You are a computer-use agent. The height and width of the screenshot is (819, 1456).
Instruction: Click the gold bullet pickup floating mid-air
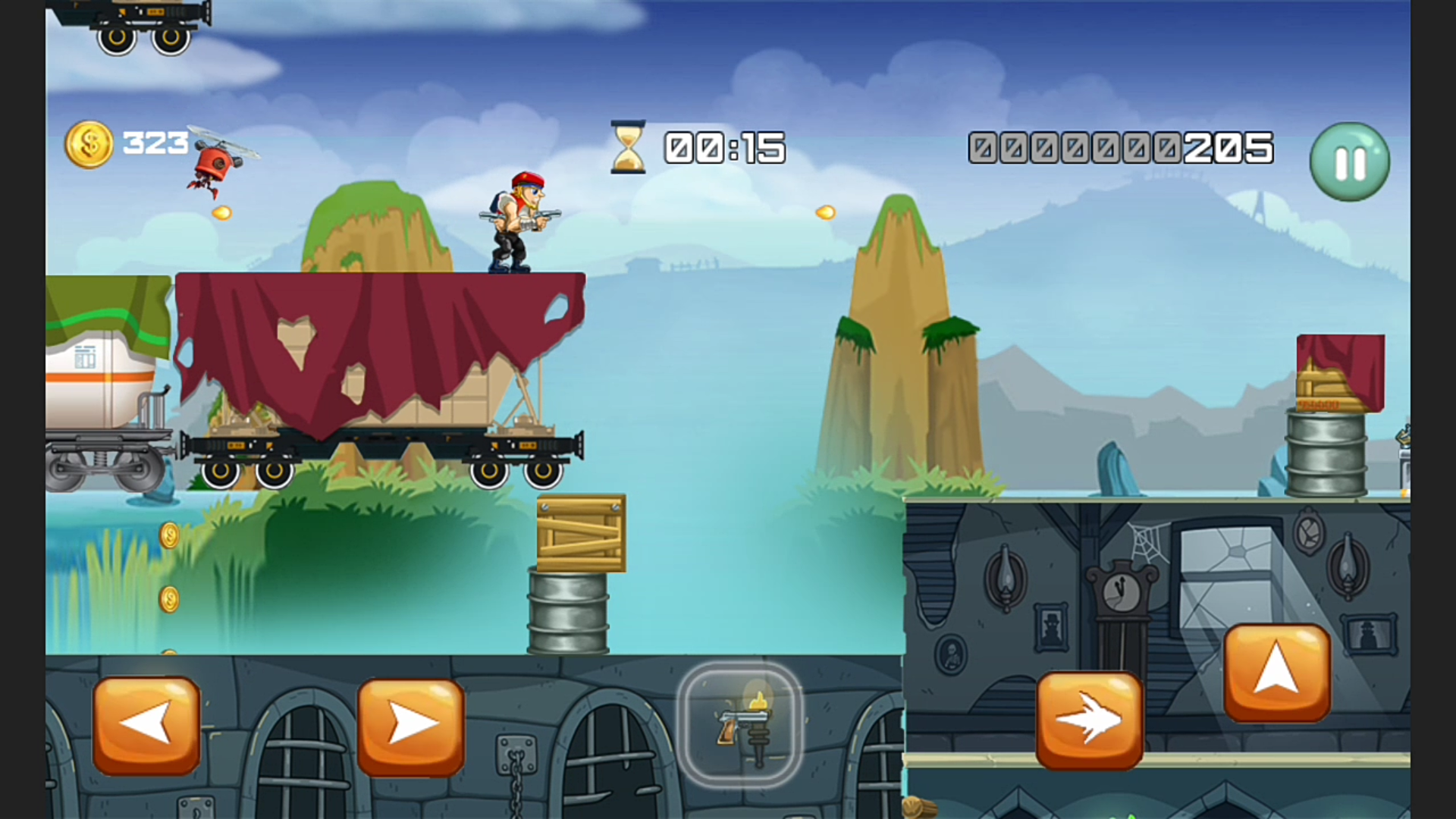825,212
